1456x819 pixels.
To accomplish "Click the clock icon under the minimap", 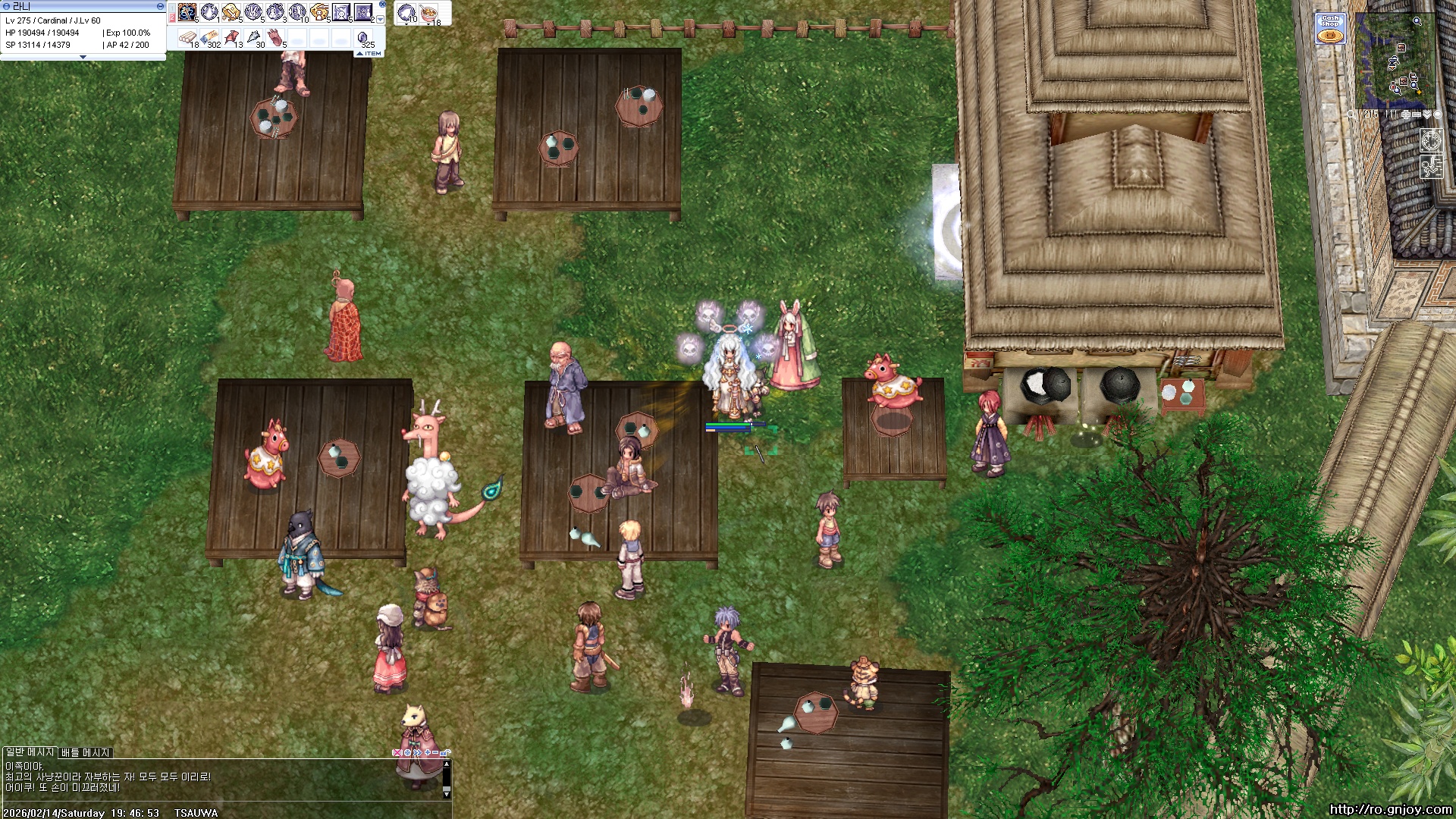I will 1431,140.
